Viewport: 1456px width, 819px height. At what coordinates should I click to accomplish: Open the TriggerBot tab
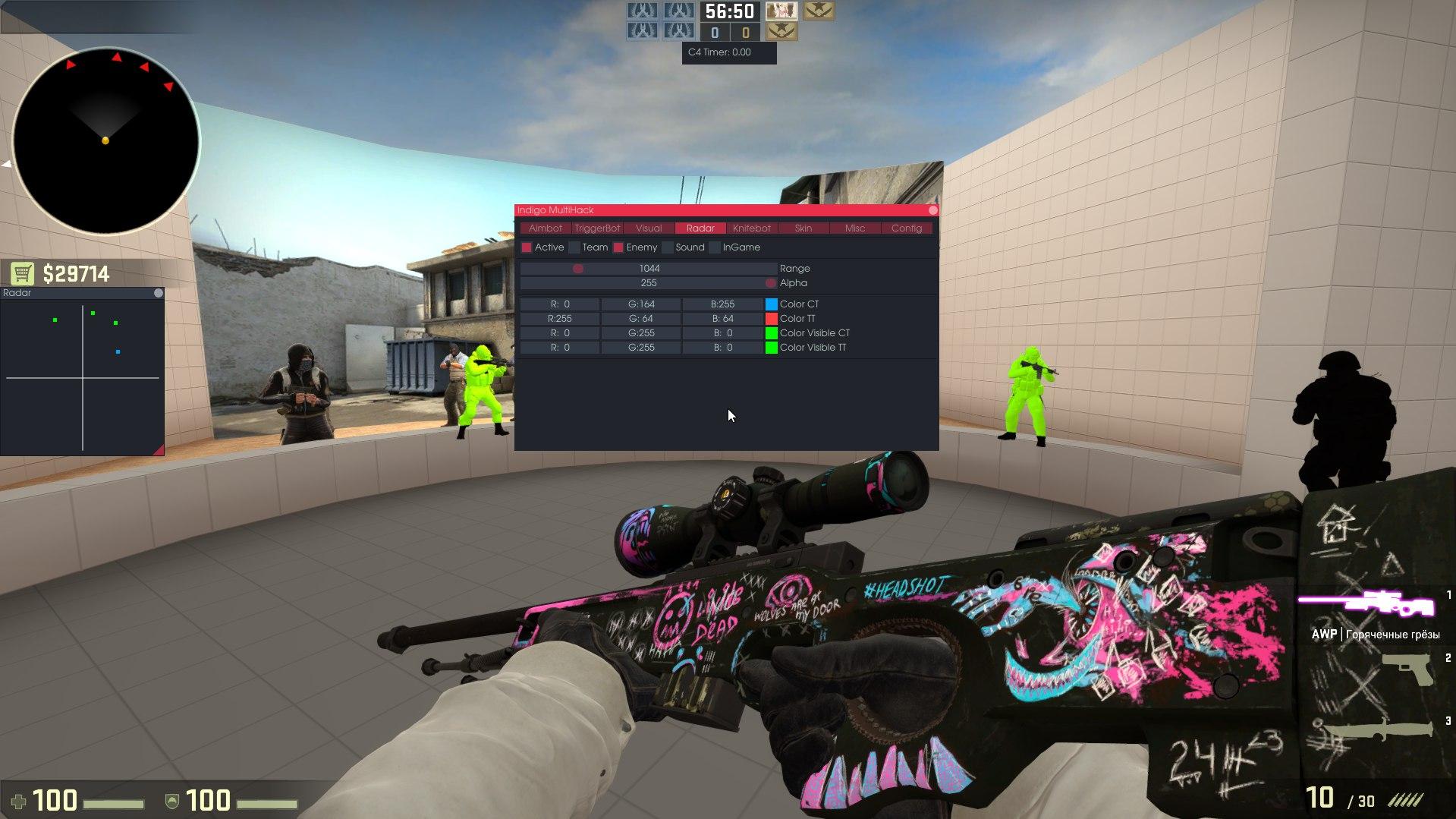[597, 228]
